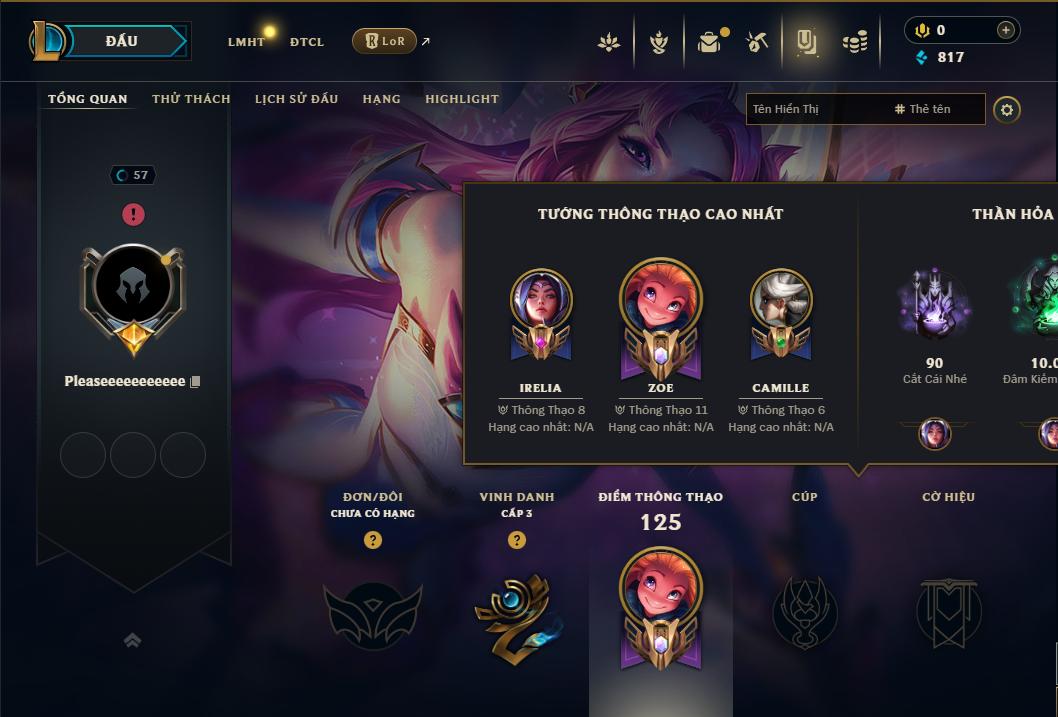Viewport: 1058px width, 717px height.
Task: Open the CÚP trophy emblem
Action: (x=804, y=612)
